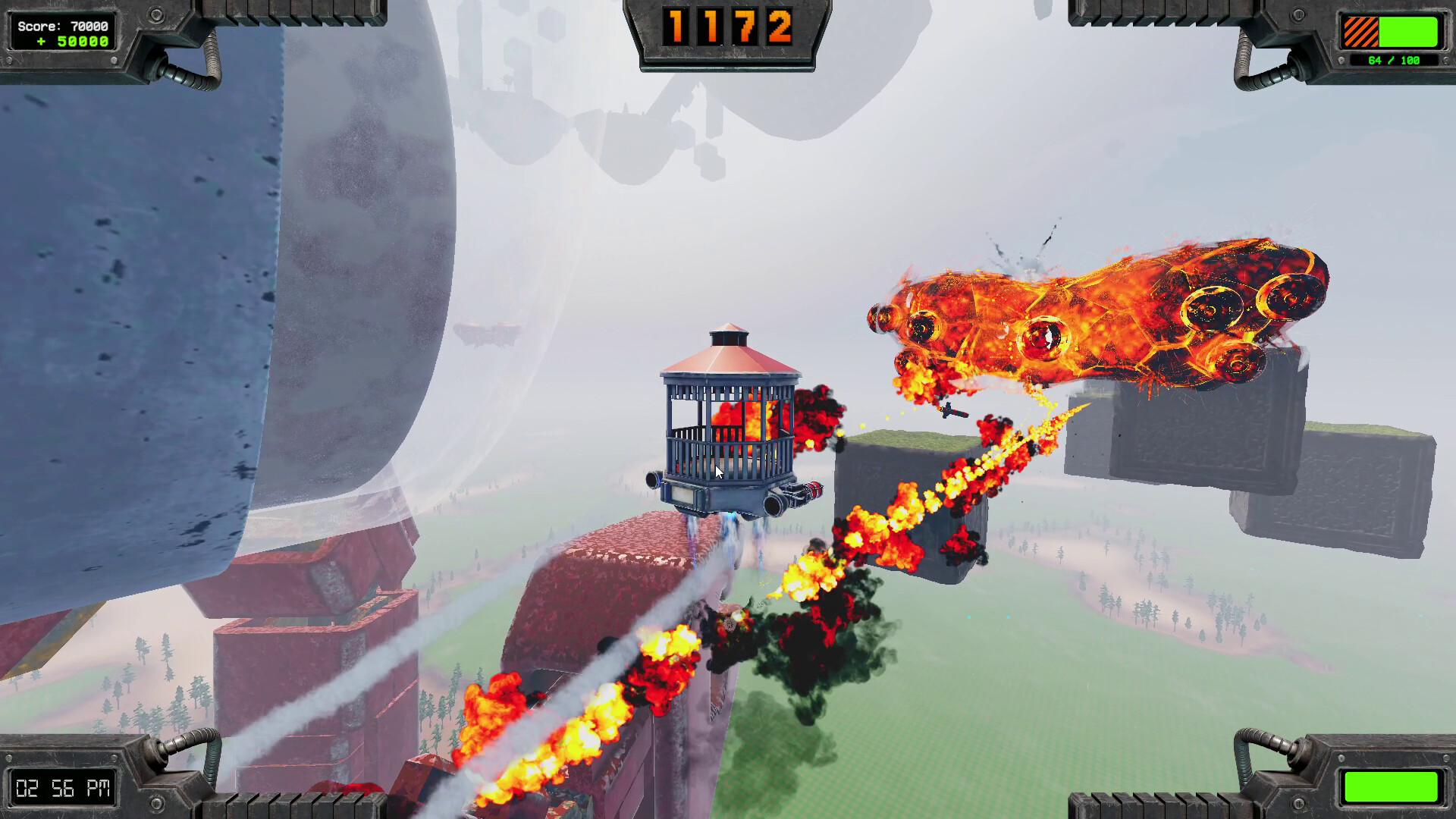Expand the top-right ammo panel
The width and height of the screenshot is (1456, 819).
[1392, 42]
